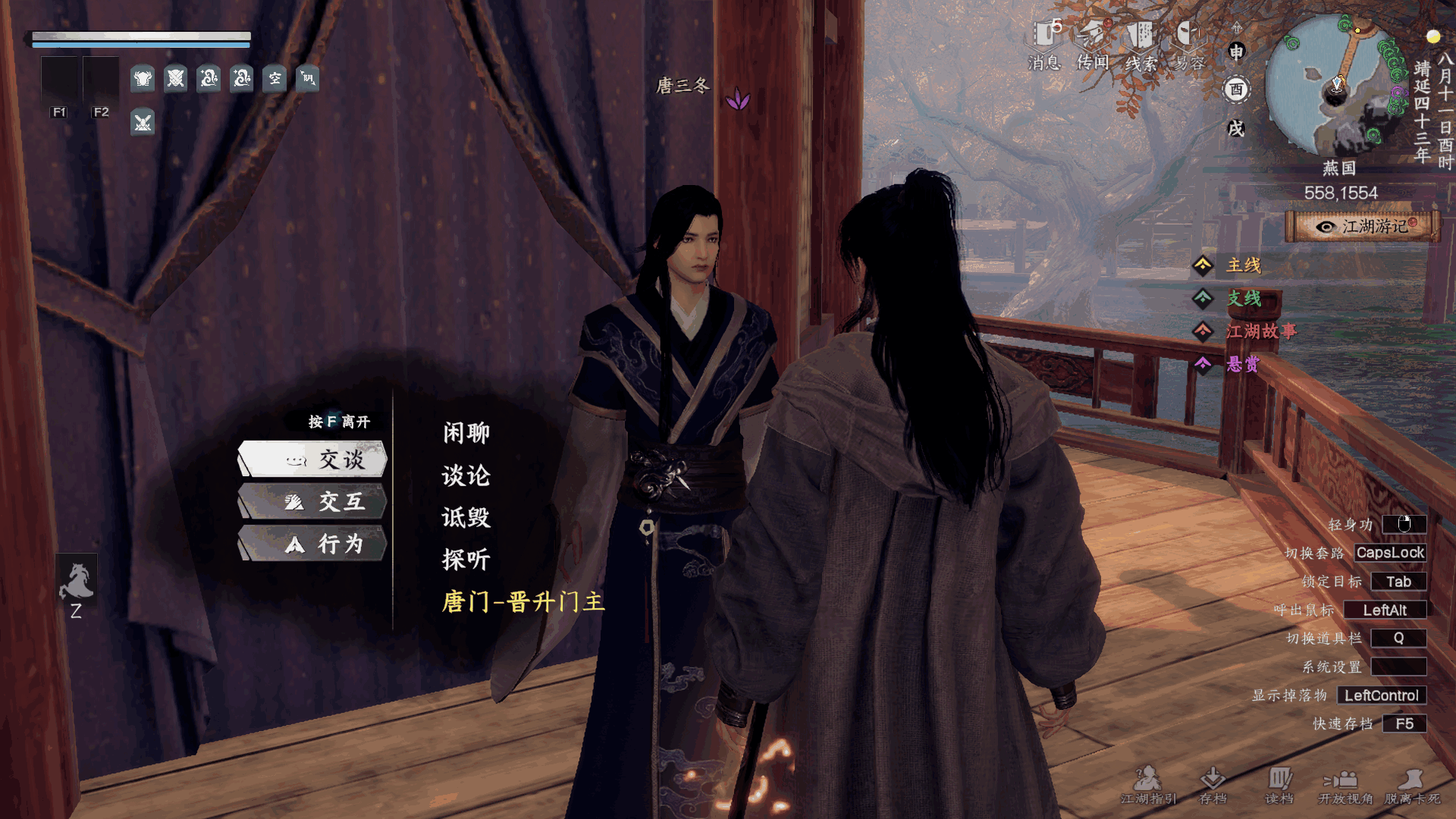Expand the 悬赏 bounty tracker

click(1242, 365)
